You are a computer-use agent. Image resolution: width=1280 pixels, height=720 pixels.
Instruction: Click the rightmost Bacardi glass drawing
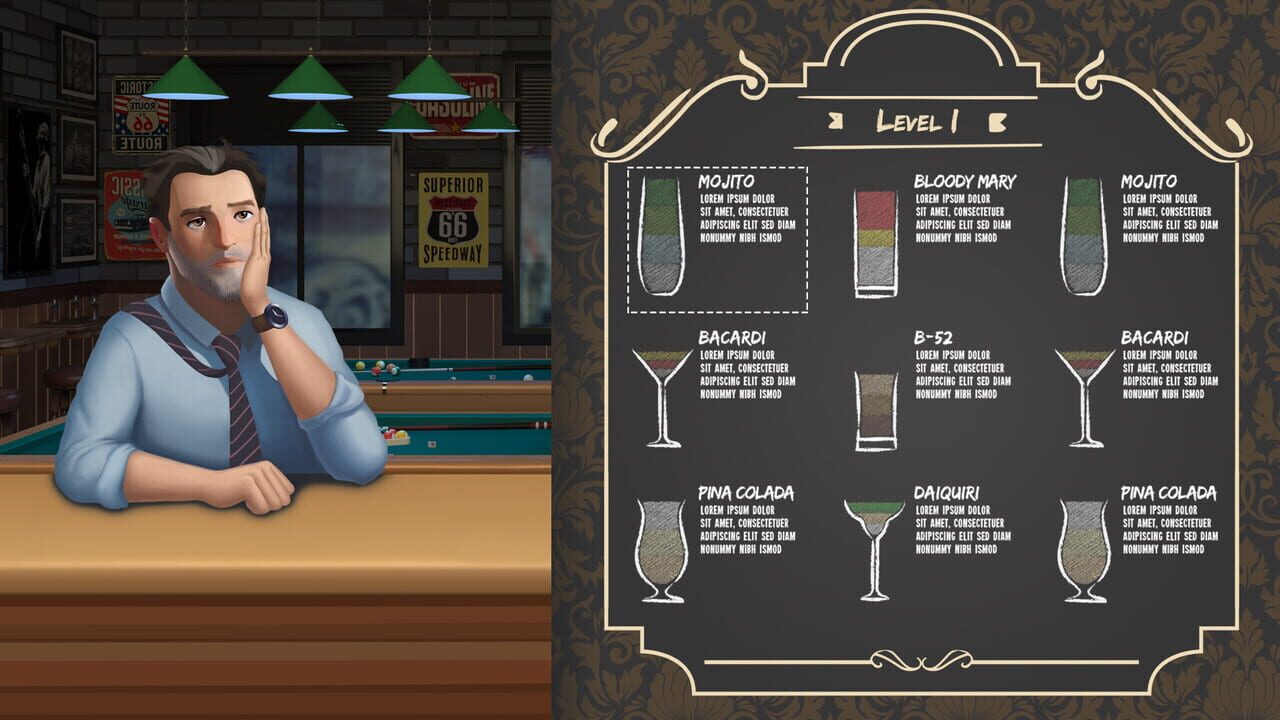pyautogui.click(x=1086, y=390)
